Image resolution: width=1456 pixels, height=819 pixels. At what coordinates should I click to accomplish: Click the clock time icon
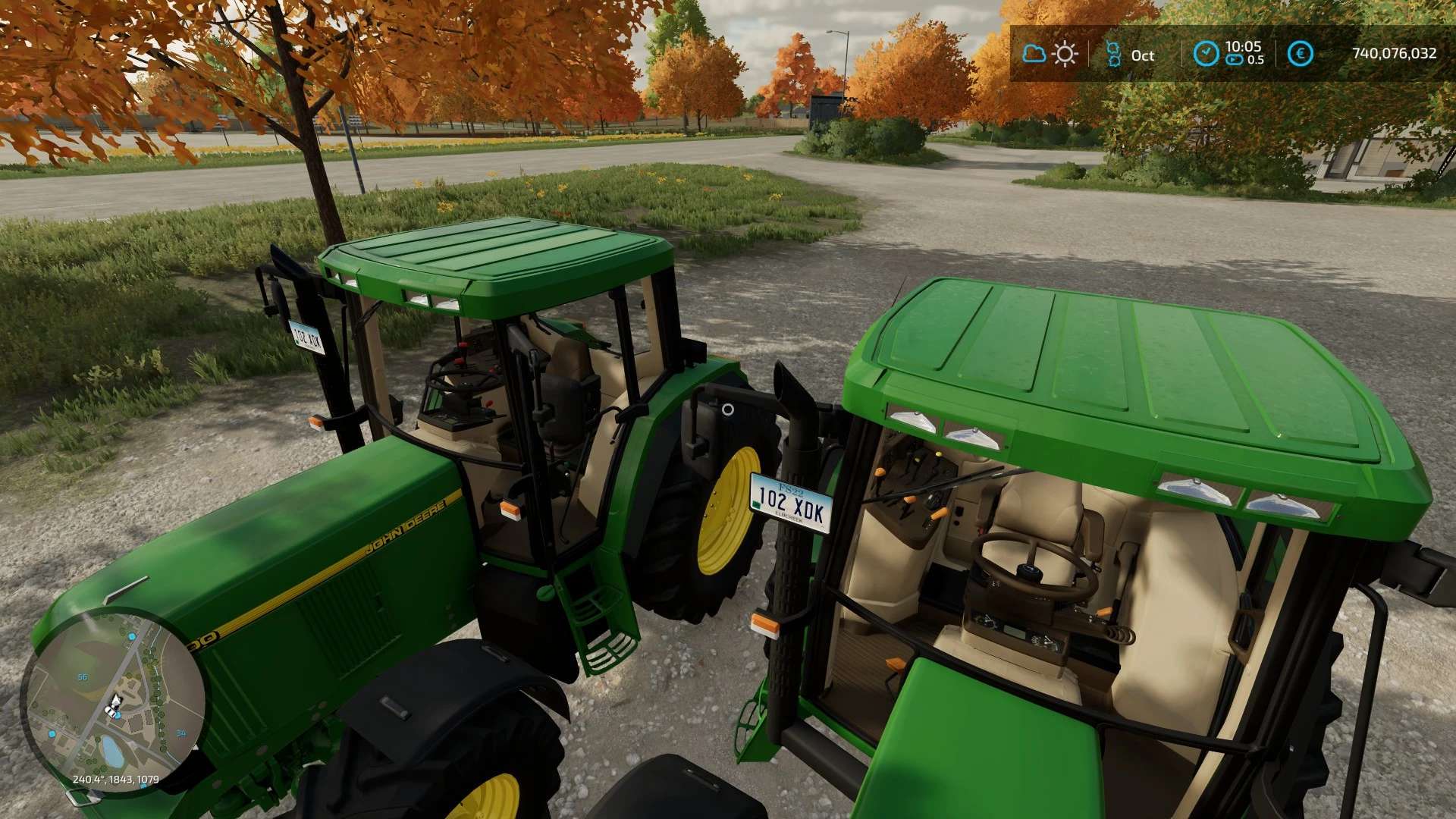(1206, 53)
